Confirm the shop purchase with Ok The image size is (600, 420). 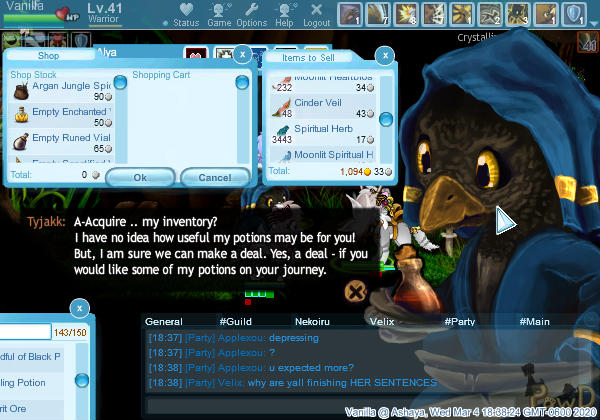(x=140, y=177)
